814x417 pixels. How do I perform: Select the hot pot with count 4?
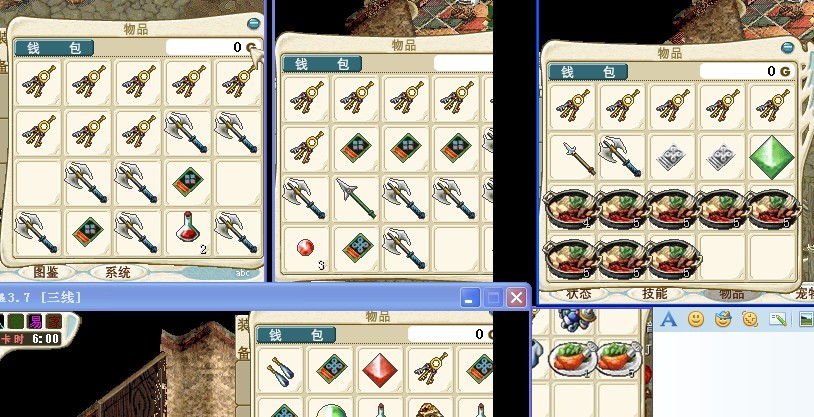point(571,209)
